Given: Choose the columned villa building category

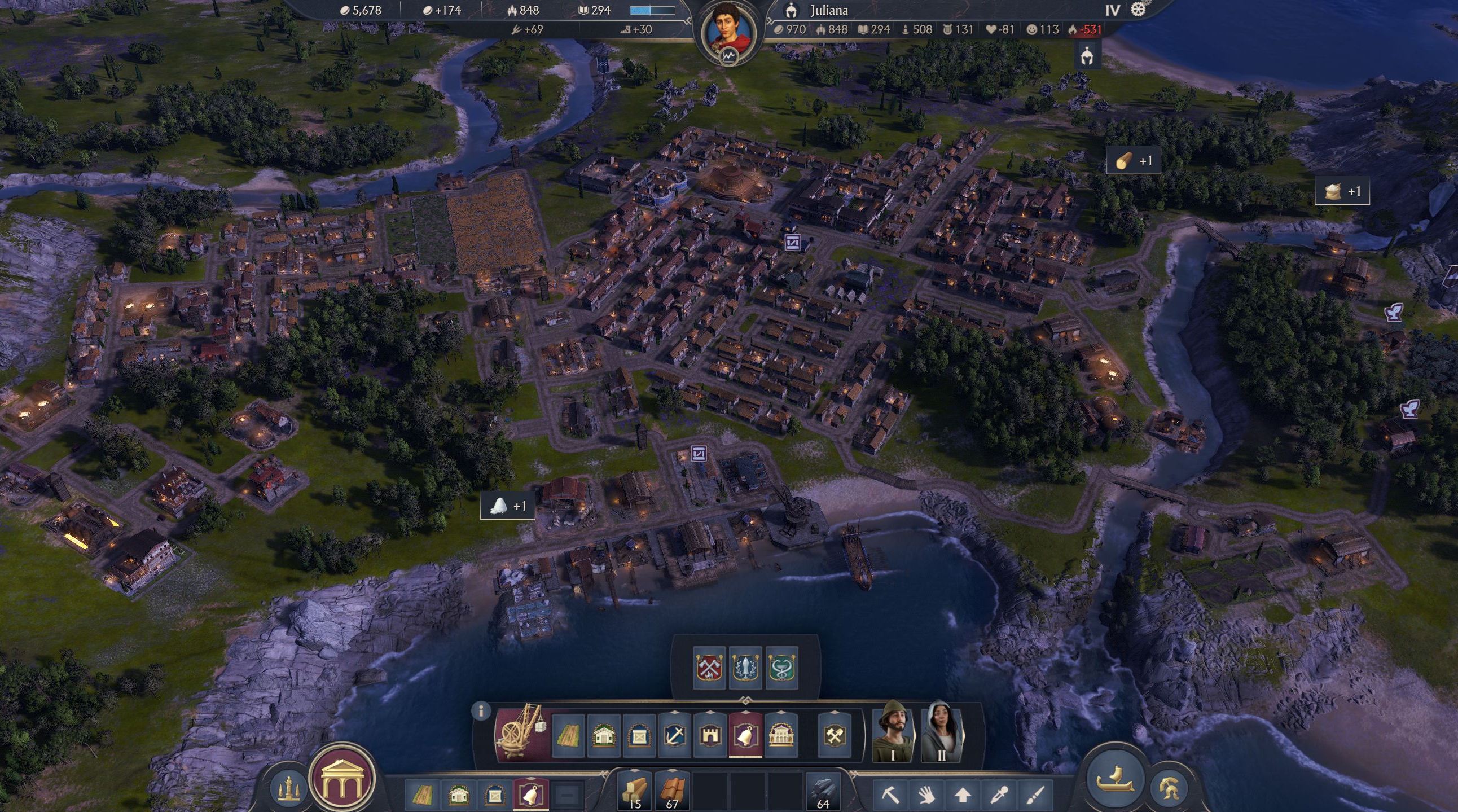Looking at the screenshot, I should click(x=781, y=736).
